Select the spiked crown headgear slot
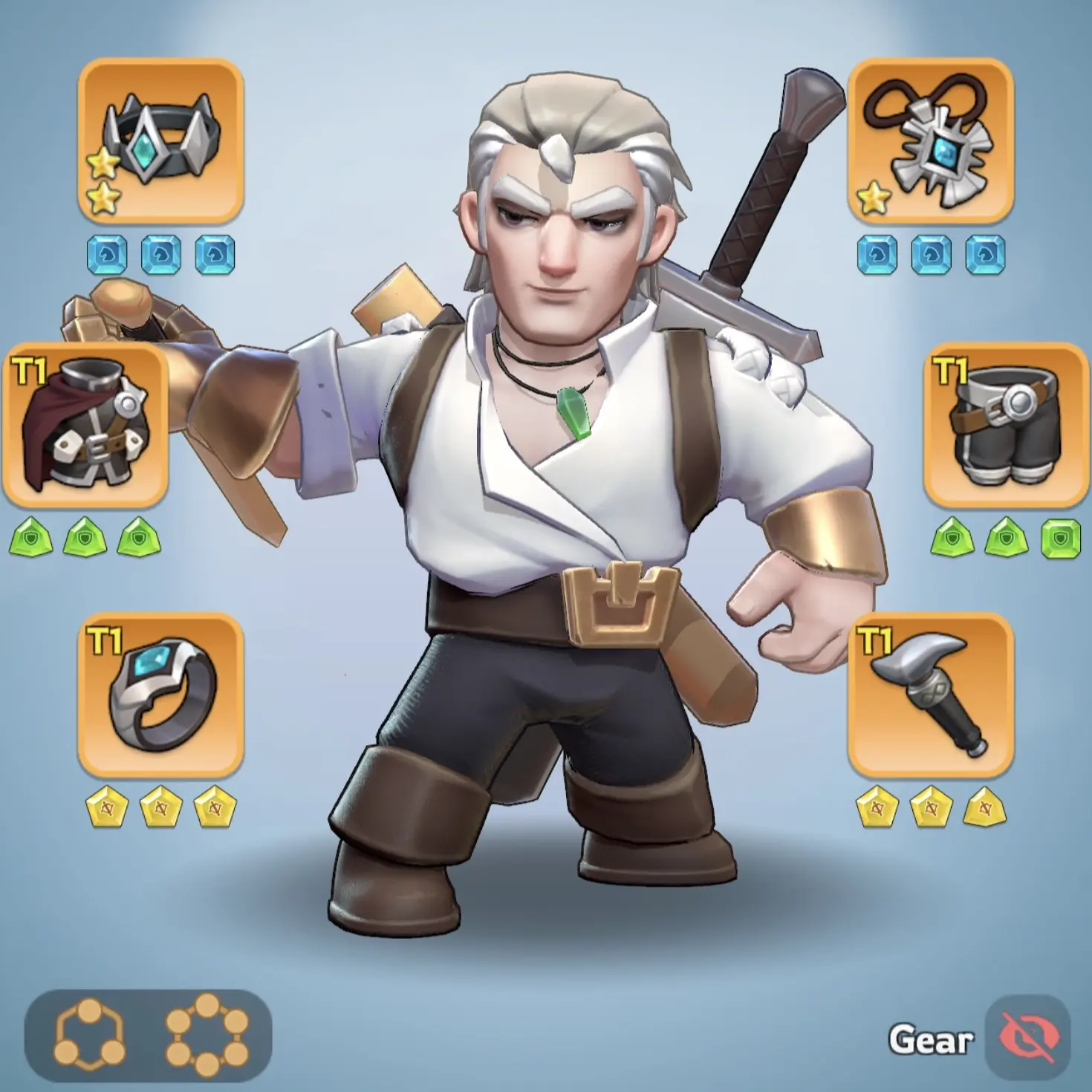This screenshot has height=1092, width=1092. (x=160, y=141)
